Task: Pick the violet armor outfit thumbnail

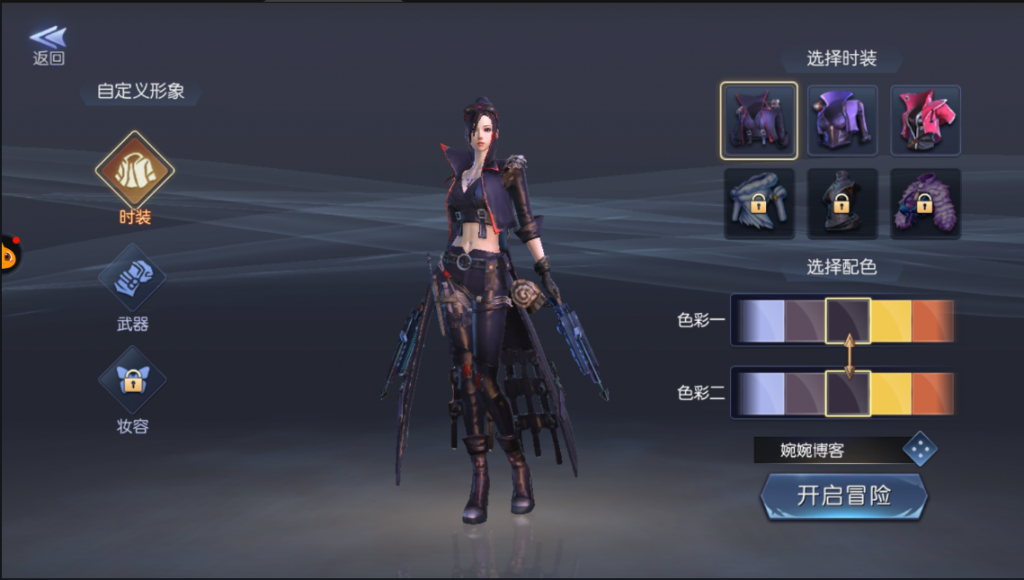Action: click(842, 121)
